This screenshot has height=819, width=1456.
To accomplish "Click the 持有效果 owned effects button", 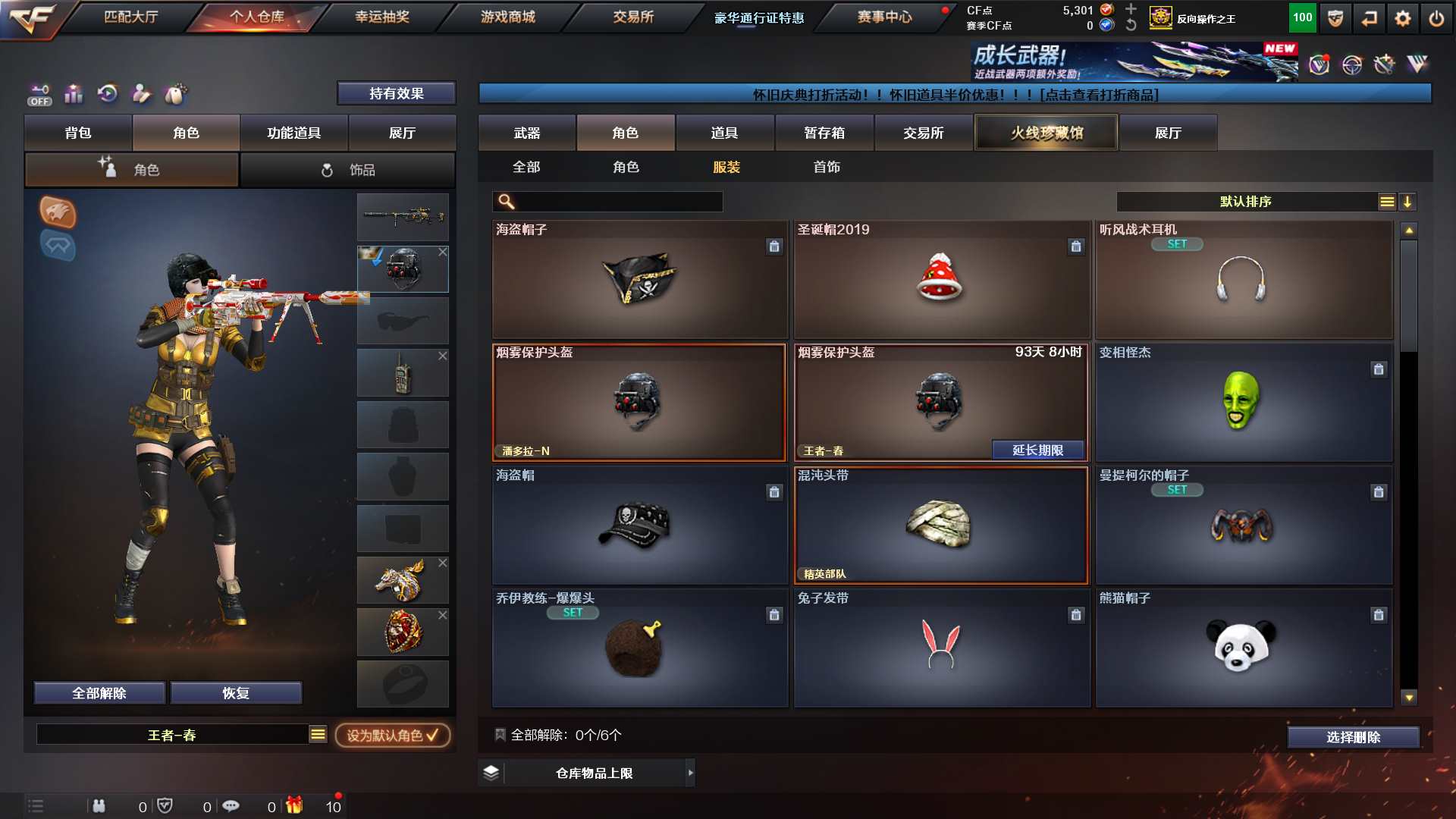I will [396, 93].
